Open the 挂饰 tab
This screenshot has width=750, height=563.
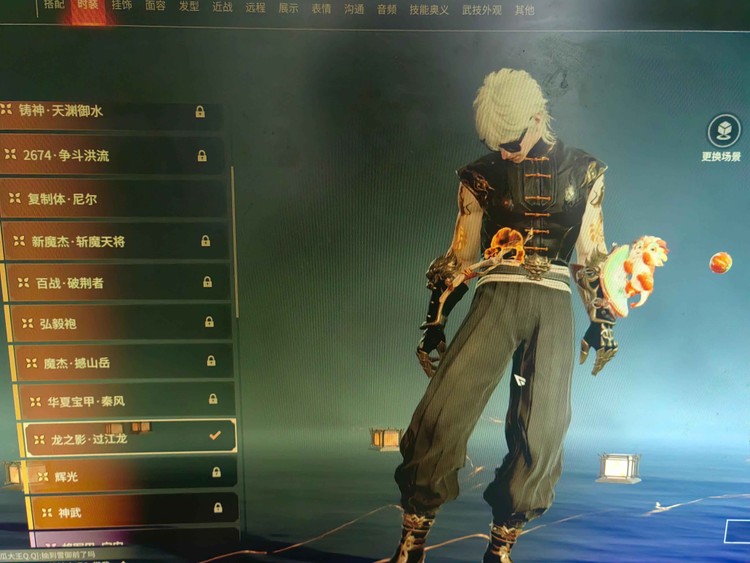tap(121, 8)
